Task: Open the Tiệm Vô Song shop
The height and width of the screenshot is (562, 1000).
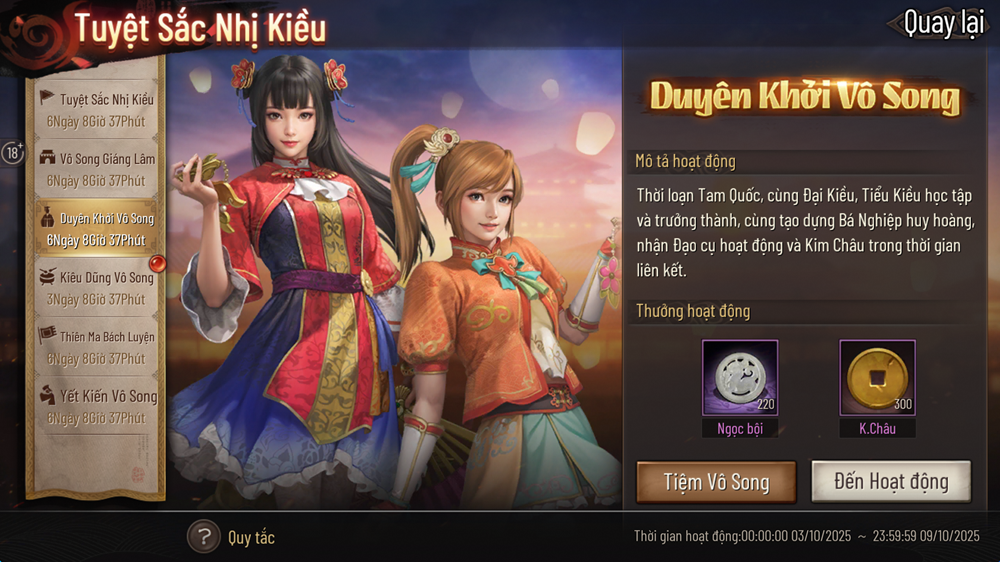Action: click(x=716, y=482)
